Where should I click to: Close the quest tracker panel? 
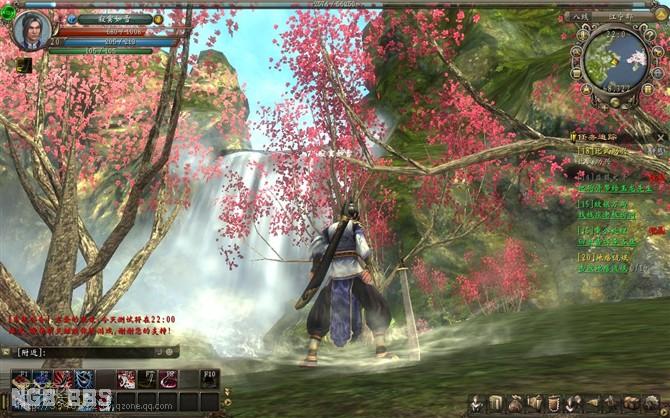point(661,135)
